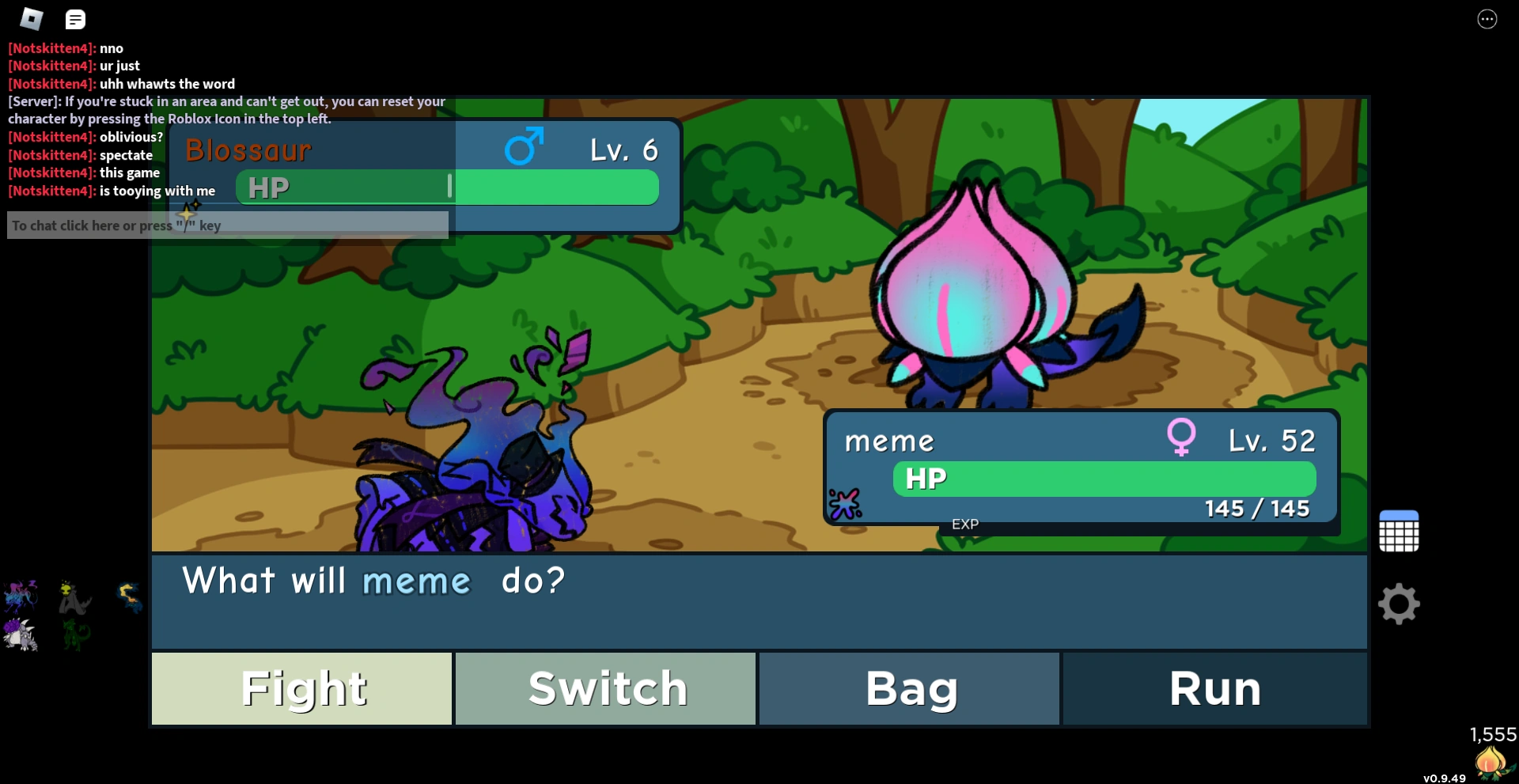Select the white armored creature thumbnail
The image size is (1519, 784).
[20, 634]
